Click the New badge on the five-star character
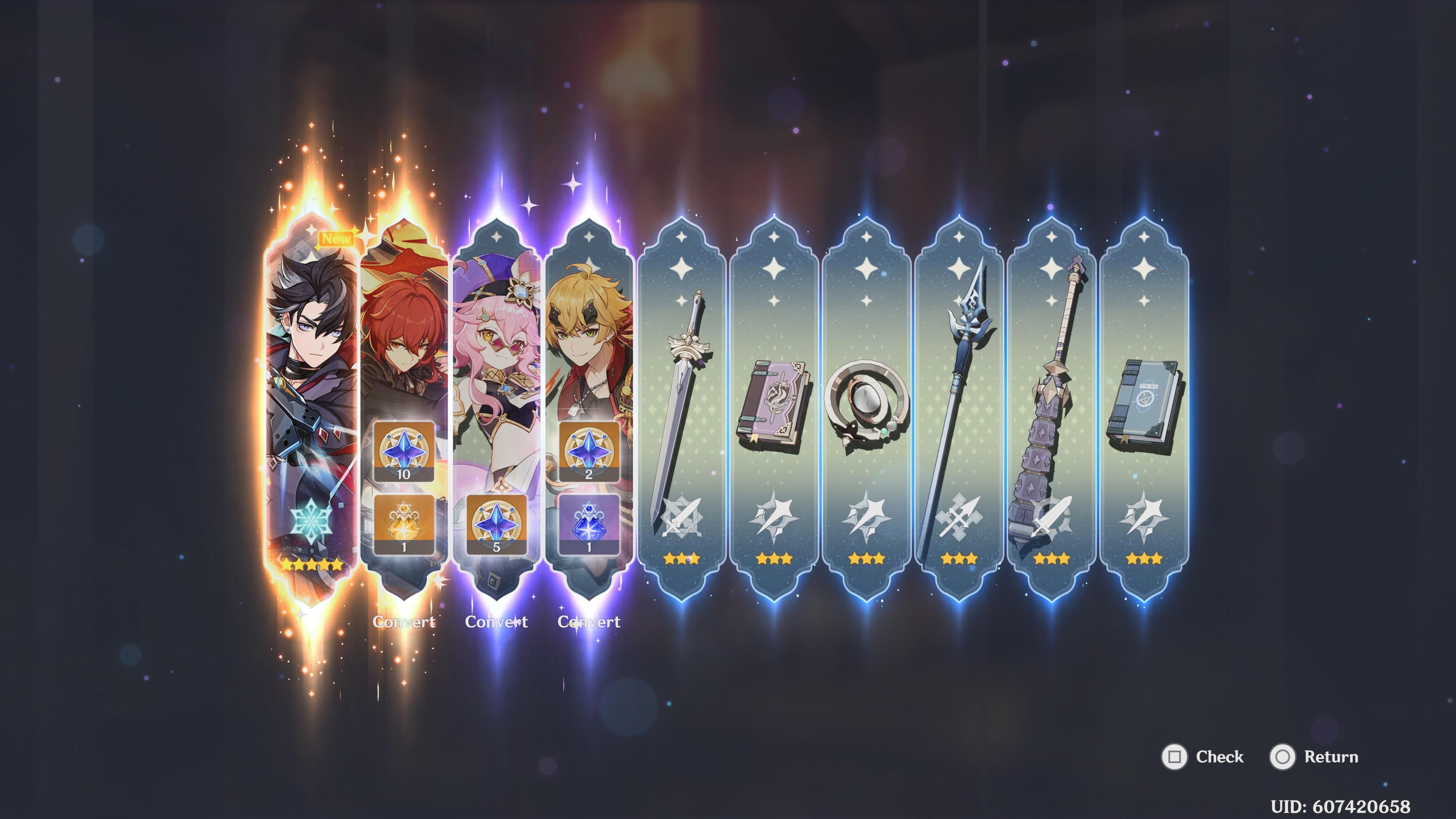 338,239
